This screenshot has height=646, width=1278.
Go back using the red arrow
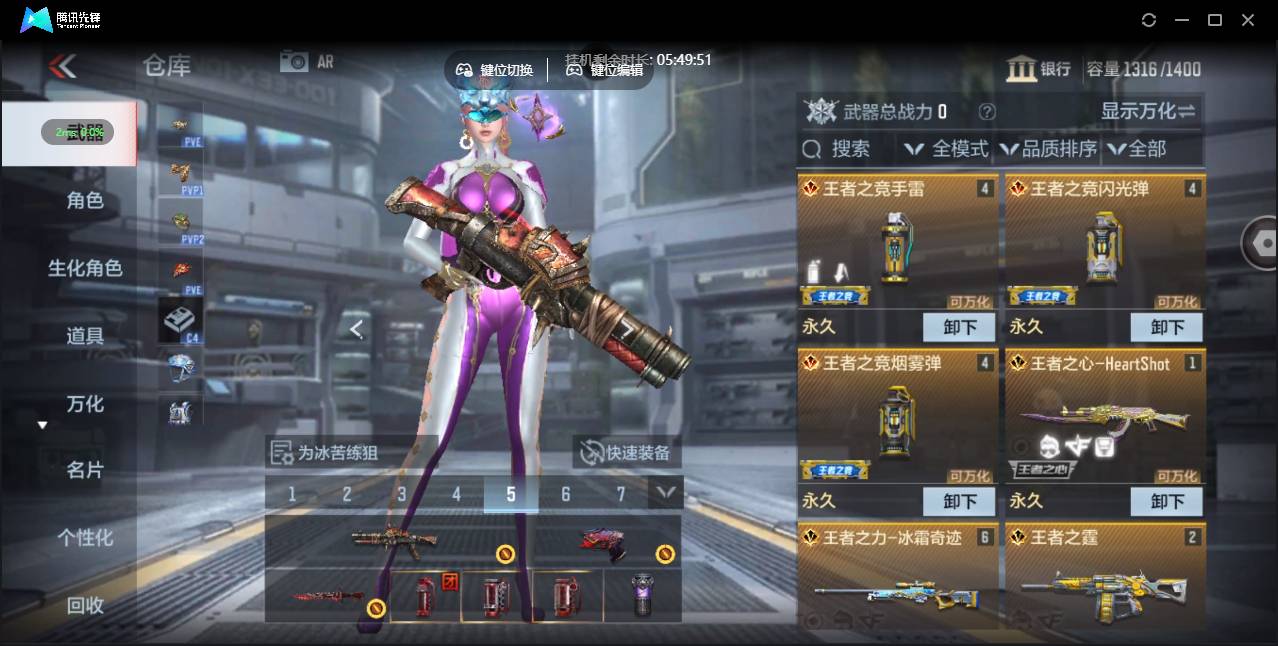coord(62,66)
